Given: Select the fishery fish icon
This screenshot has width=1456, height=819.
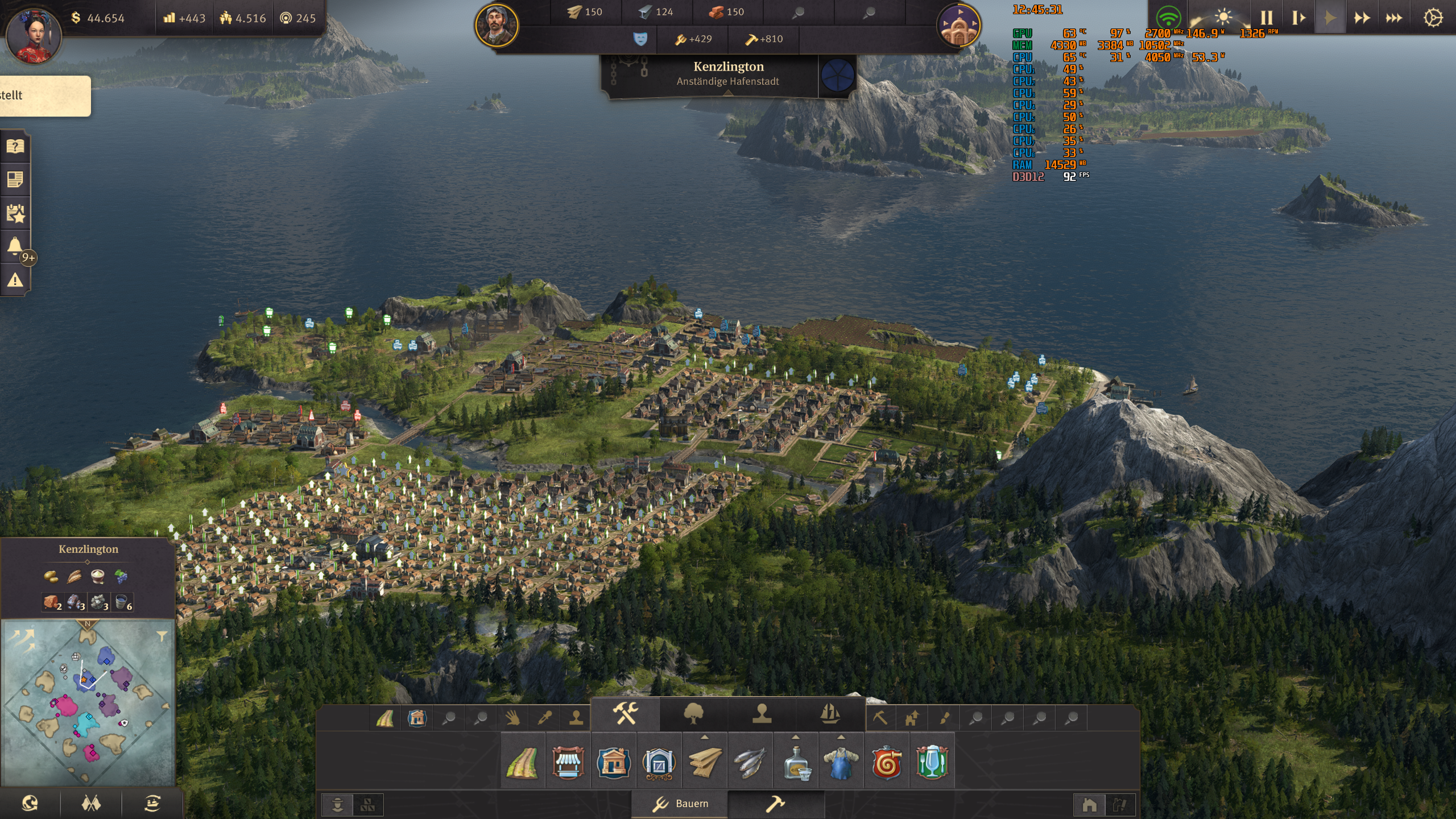Looking at the screenshot, I should (x=750, y=762).
